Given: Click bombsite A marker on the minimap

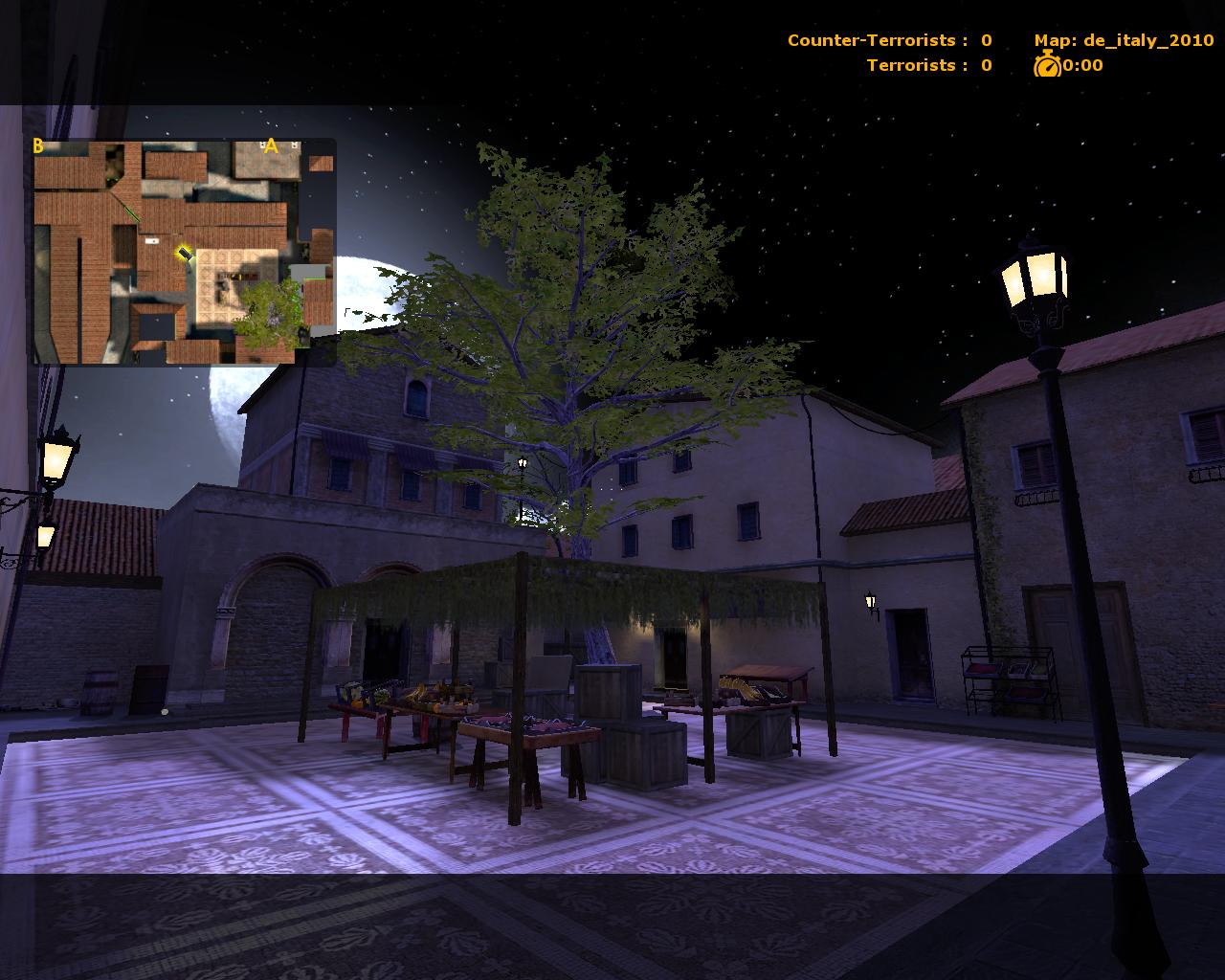Looking at the screenshot, I should pyautogui.click(x=271, y=145).
